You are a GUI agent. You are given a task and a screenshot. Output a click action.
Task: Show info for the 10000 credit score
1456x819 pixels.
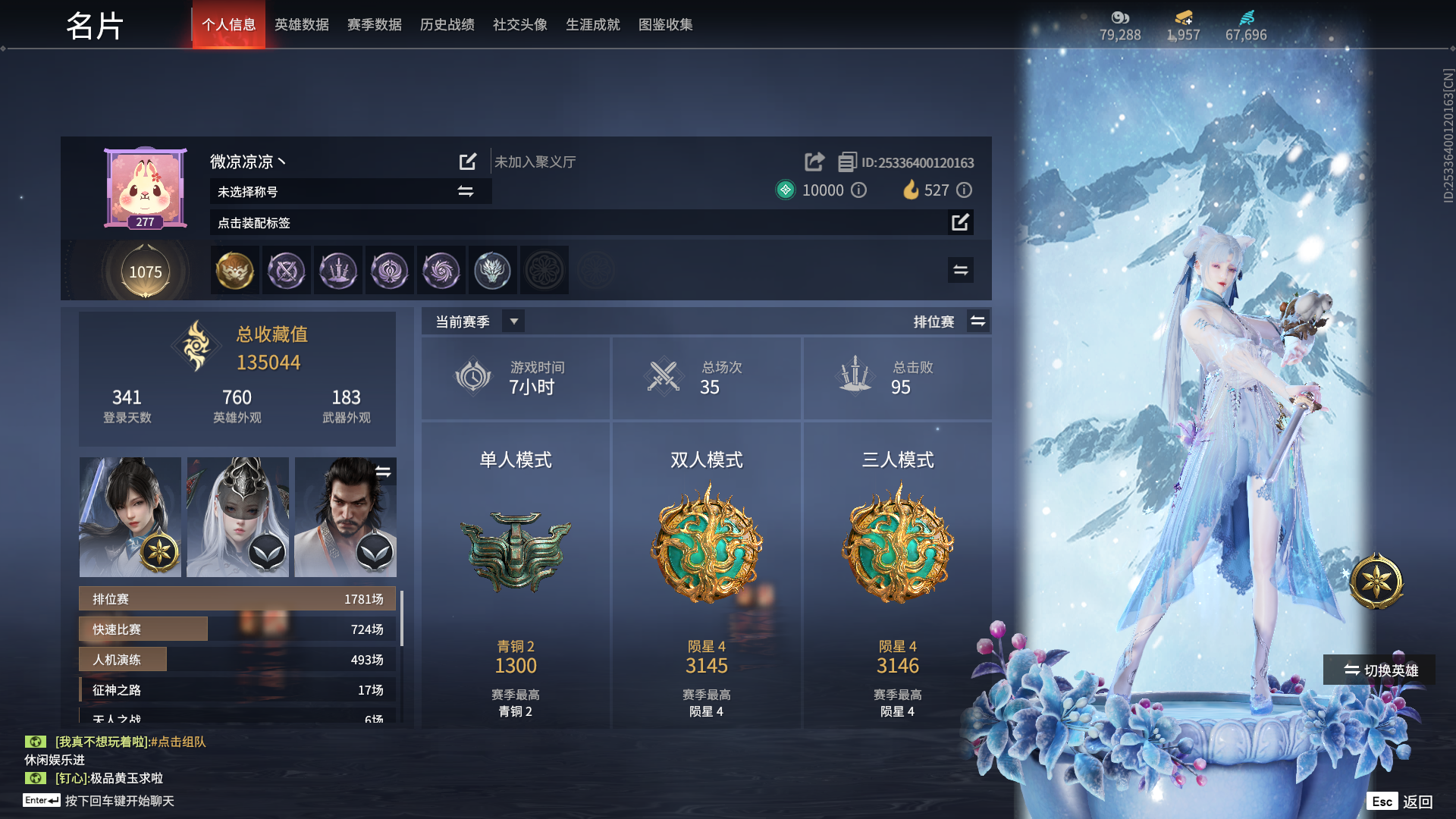858,190
